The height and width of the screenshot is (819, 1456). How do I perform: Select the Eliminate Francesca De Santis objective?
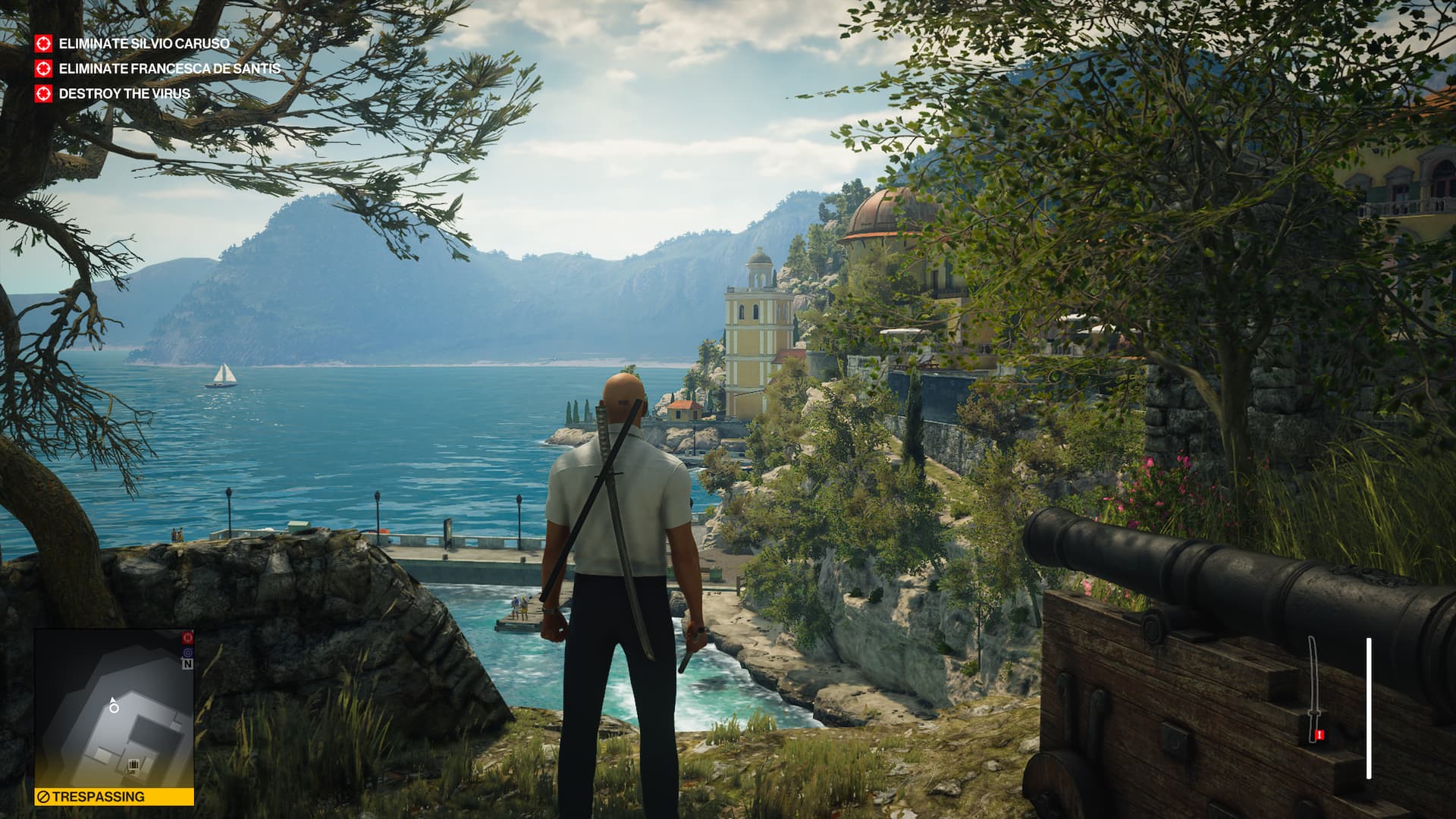point(169,69)
